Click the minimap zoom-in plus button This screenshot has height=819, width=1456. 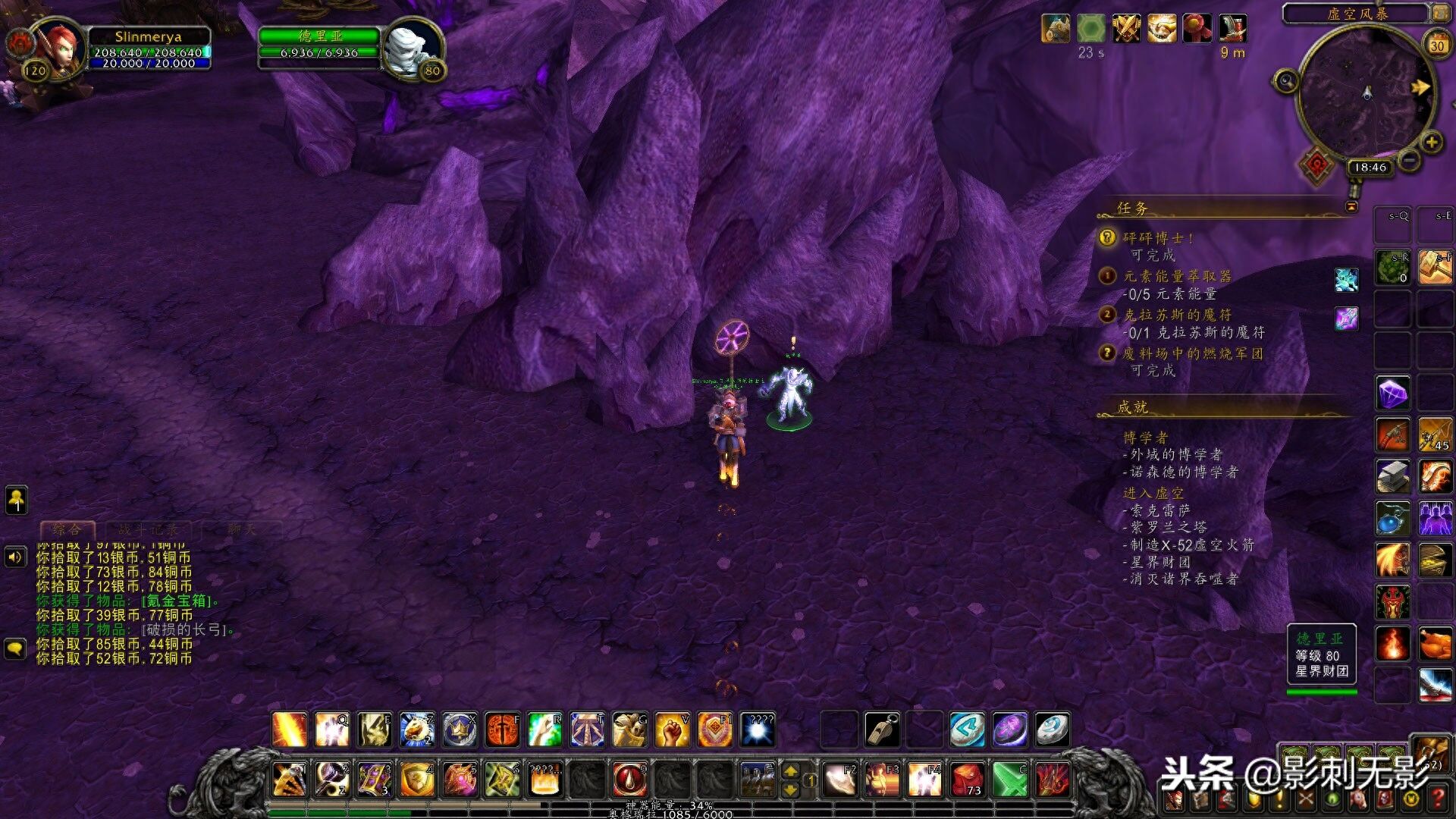pyautogui.click(x=1431, y=142)
